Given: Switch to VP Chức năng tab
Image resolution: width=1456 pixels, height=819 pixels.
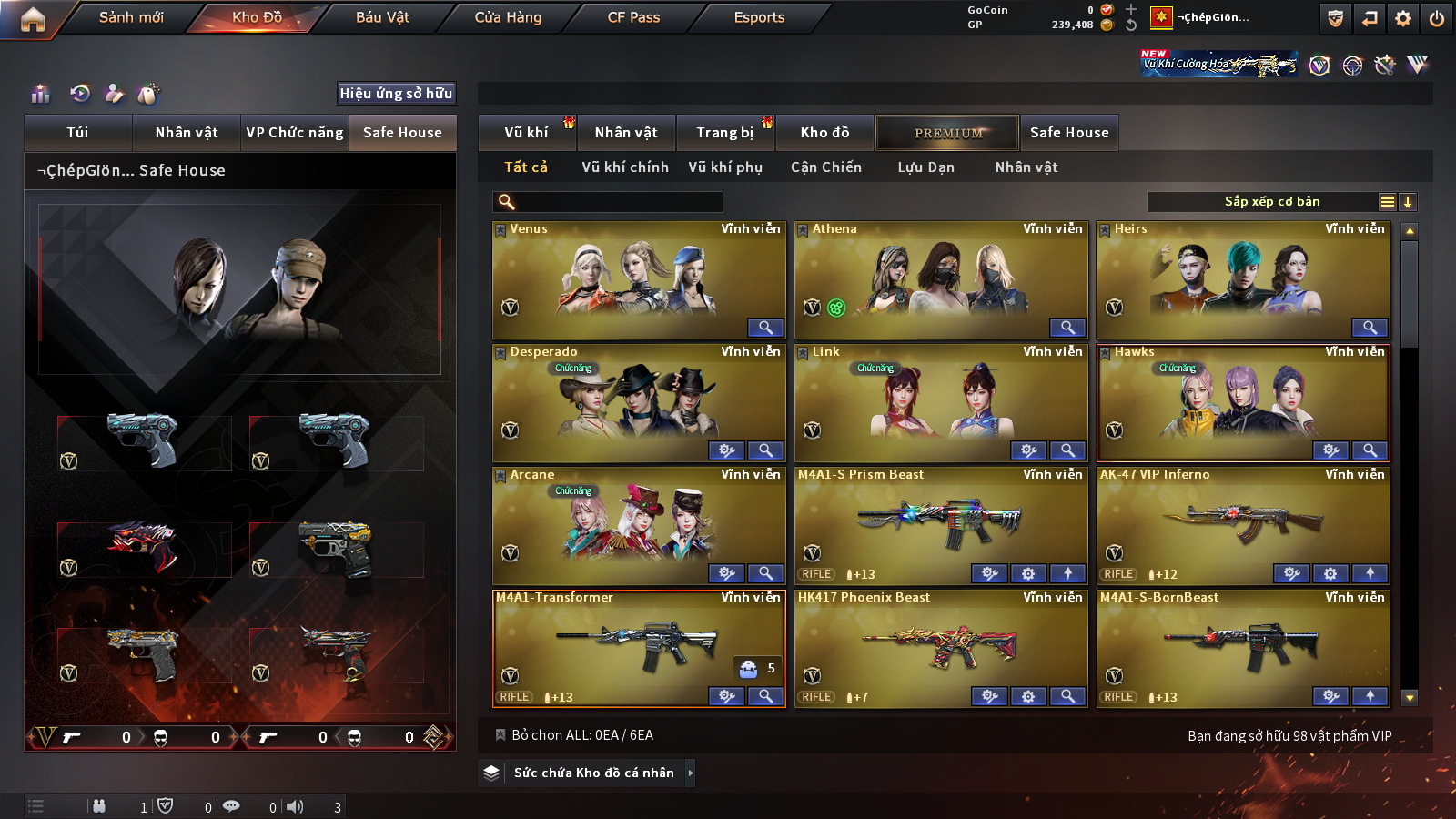Looking at the screenshot, I should pos(295,133).
